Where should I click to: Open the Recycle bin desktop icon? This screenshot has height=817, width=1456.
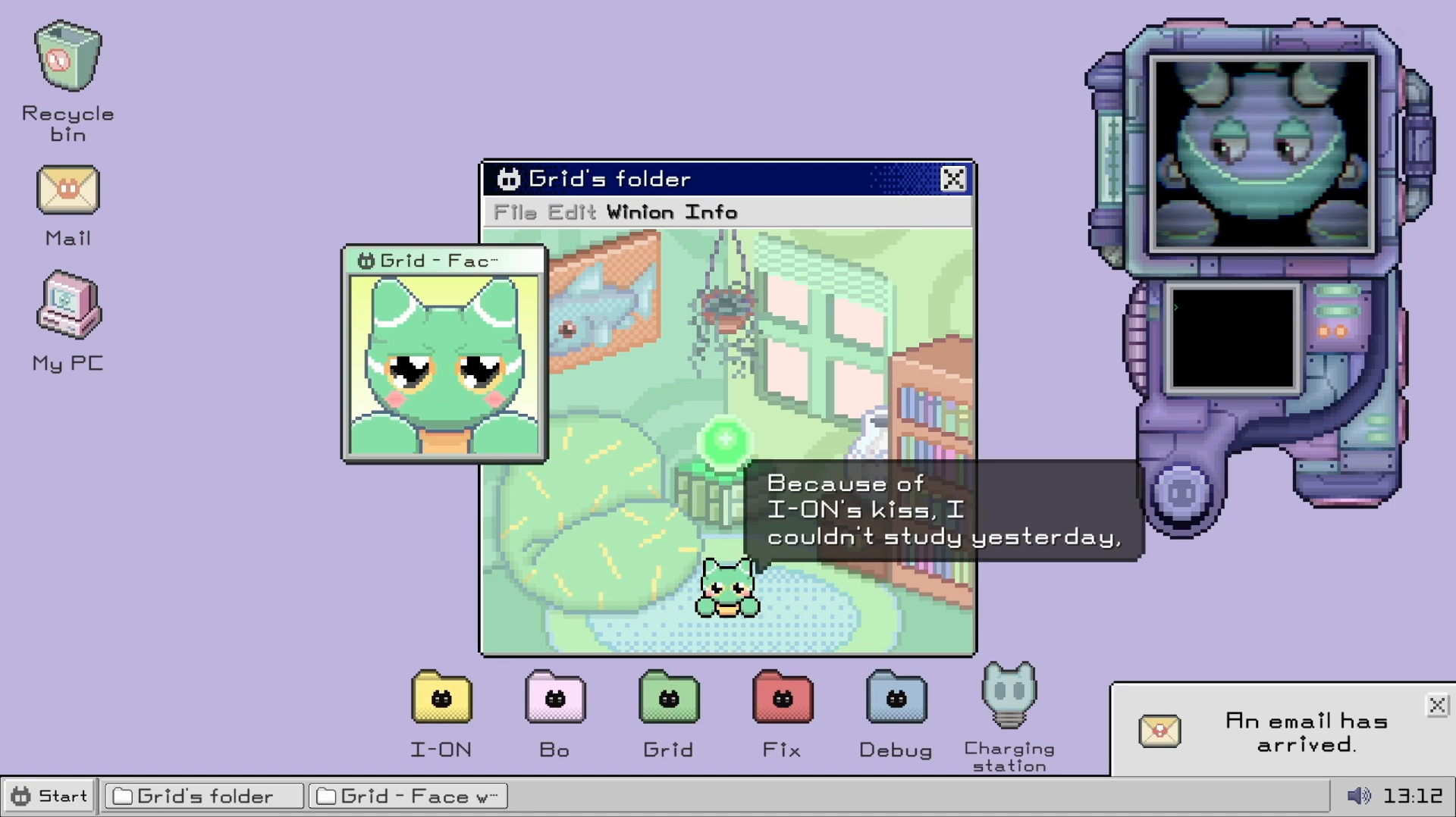pyautogui.click(x=67, y=58)
